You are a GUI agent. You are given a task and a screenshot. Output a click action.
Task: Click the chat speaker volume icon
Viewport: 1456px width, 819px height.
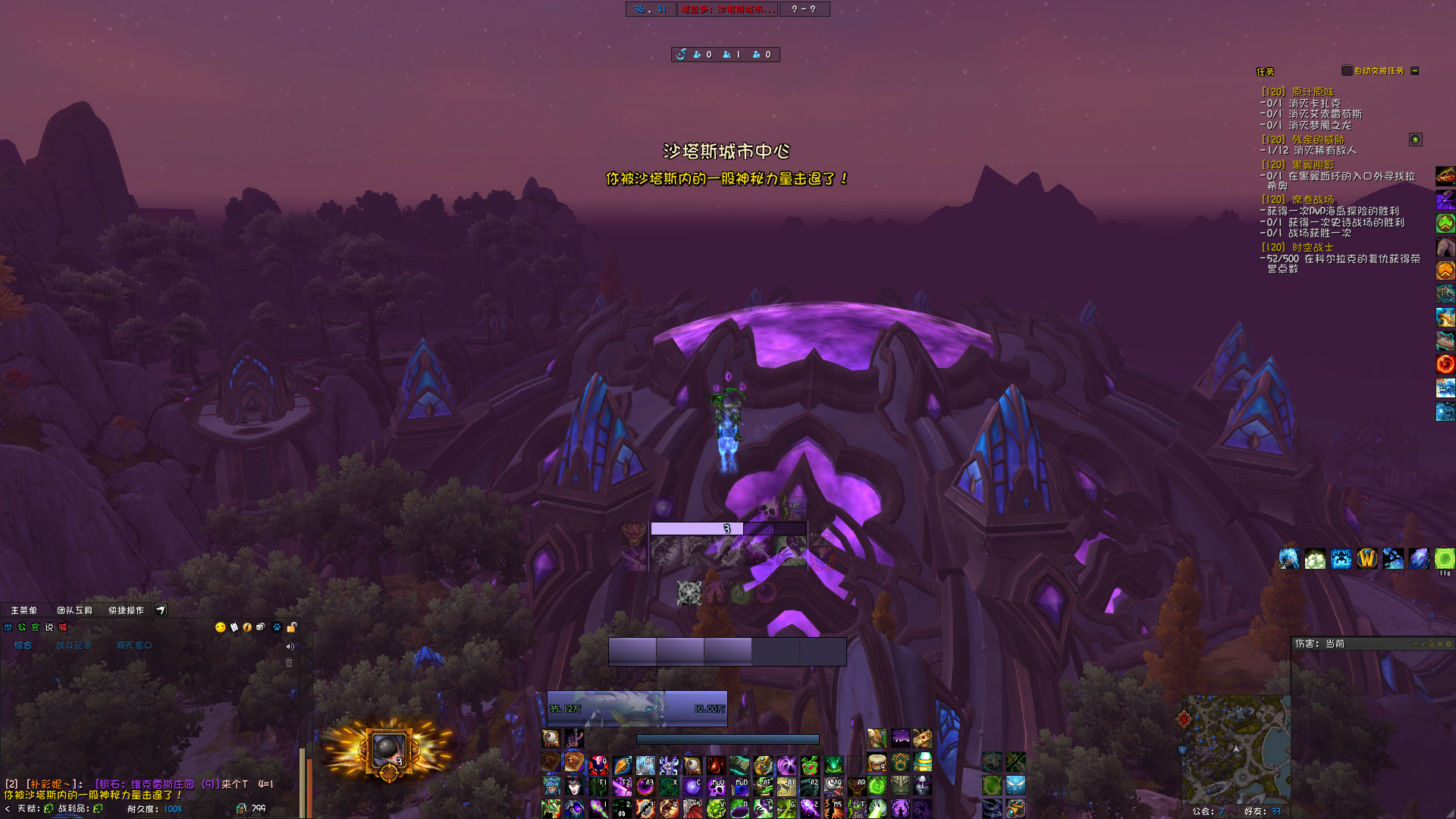290,647
